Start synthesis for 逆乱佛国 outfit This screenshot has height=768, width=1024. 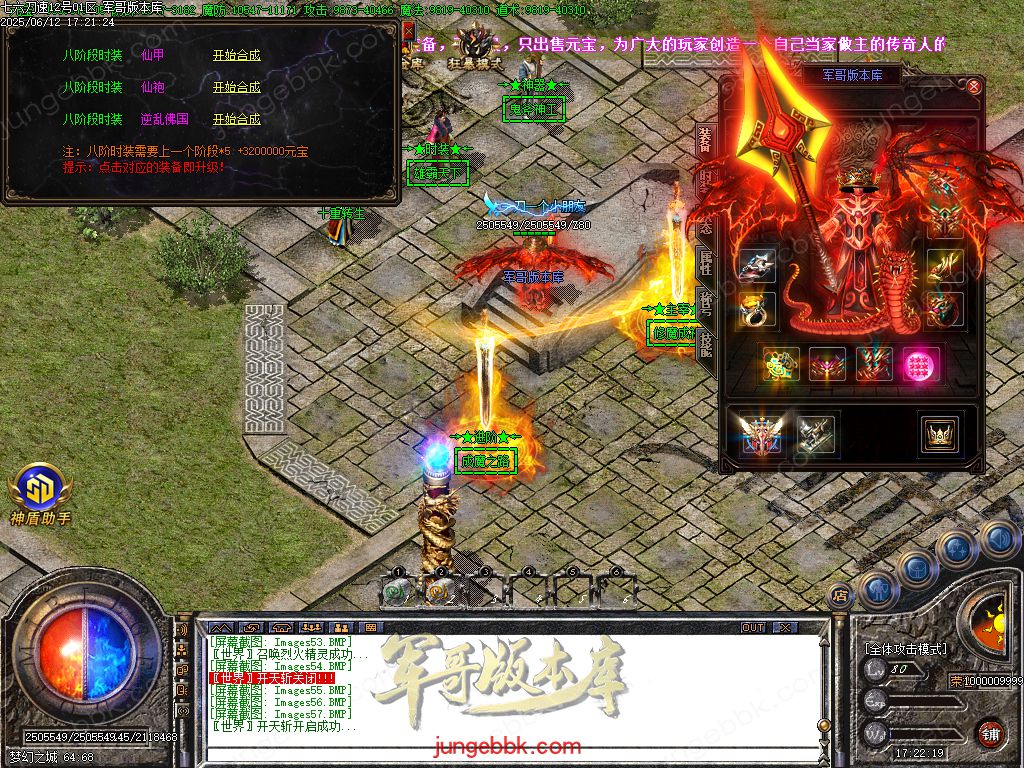[x=236, y=120]
